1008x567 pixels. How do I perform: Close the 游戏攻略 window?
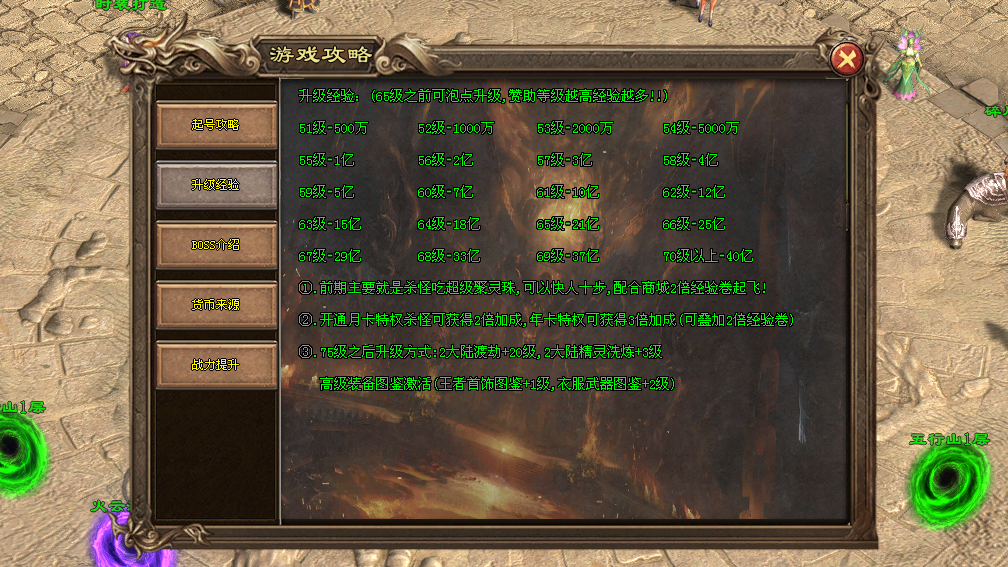coord(847,60)
